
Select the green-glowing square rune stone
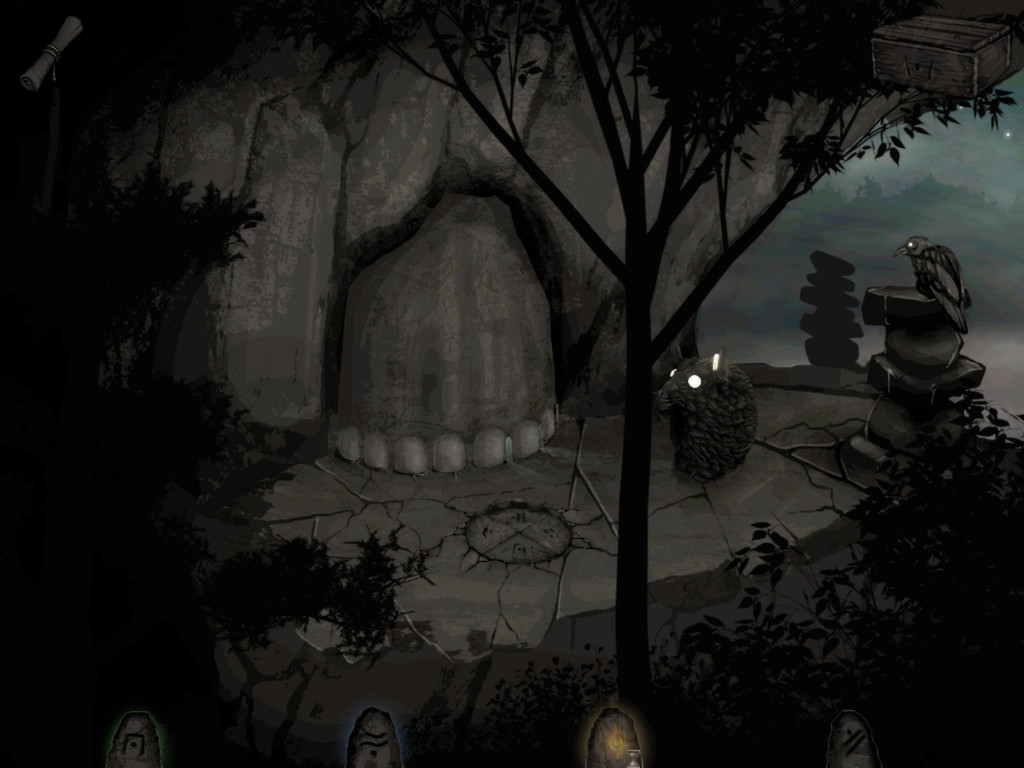point(134,741)
